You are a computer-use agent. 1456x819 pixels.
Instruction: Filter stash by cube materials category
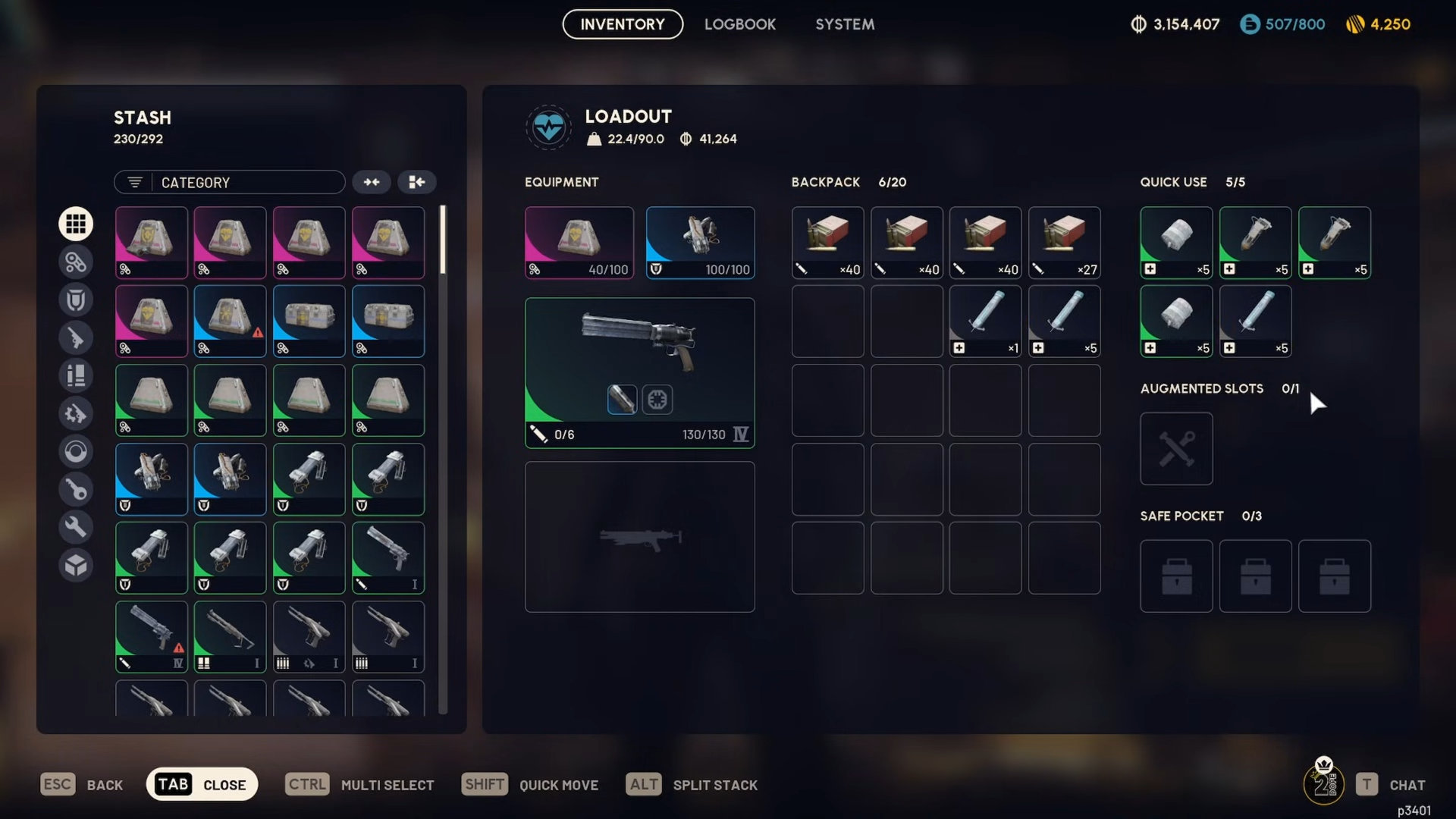(76, 565)
